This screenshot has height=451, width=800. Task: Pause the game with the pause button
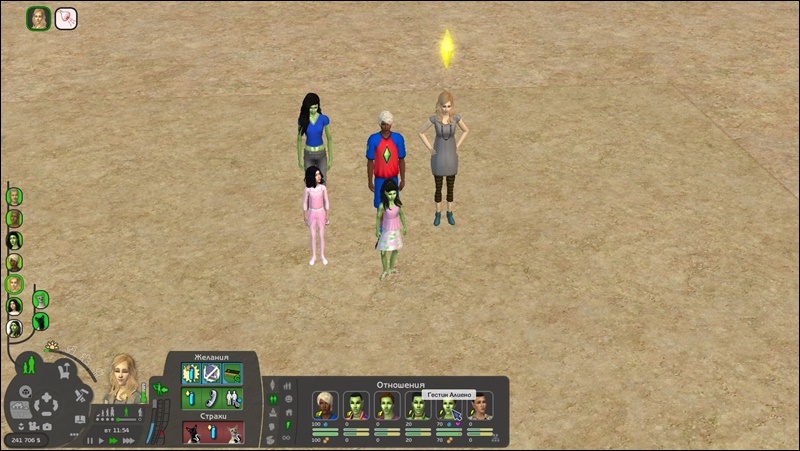coord(90,440)
